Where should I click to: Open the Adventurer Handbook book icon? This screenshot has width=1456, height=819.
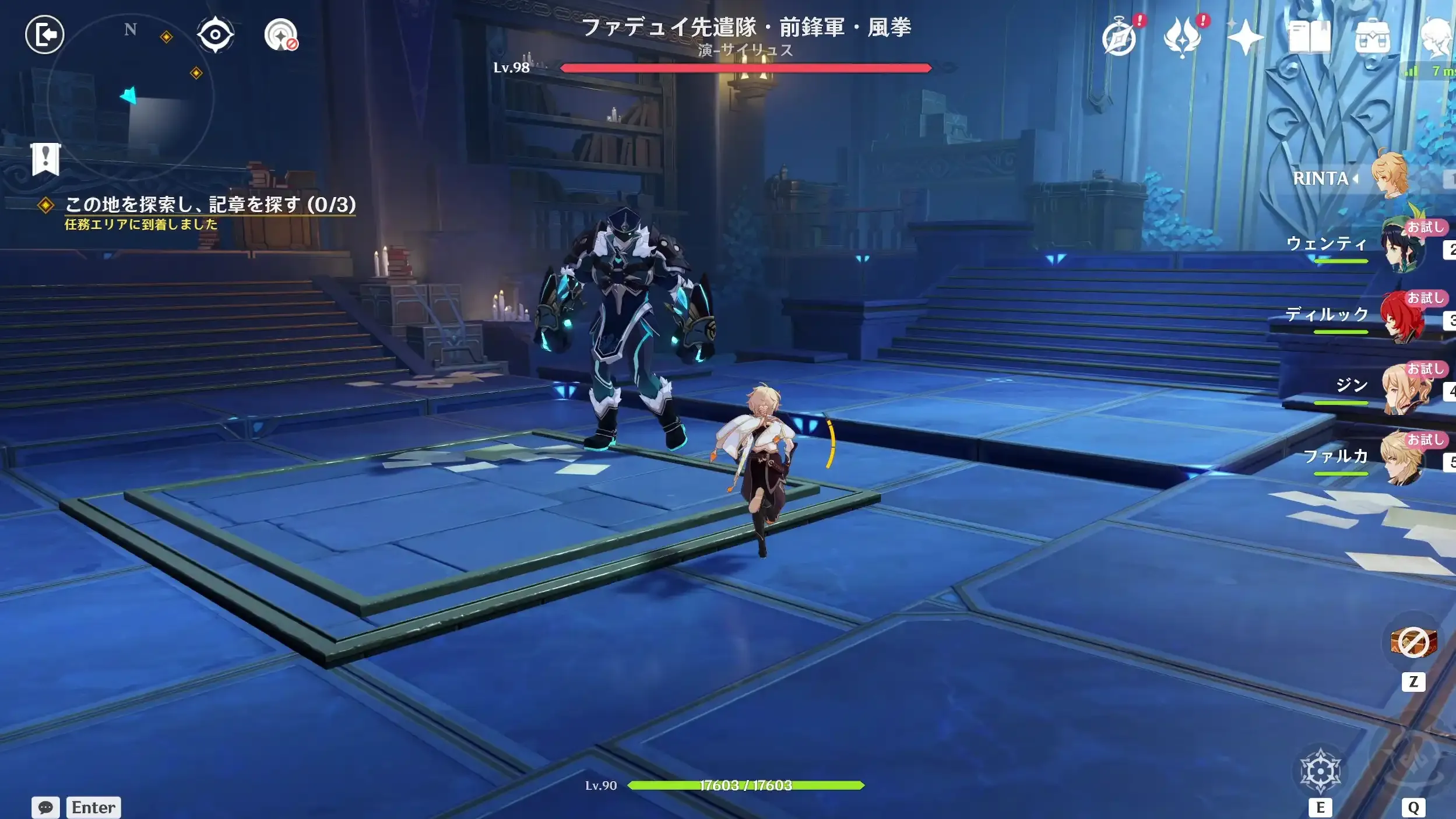(1310, 36)
